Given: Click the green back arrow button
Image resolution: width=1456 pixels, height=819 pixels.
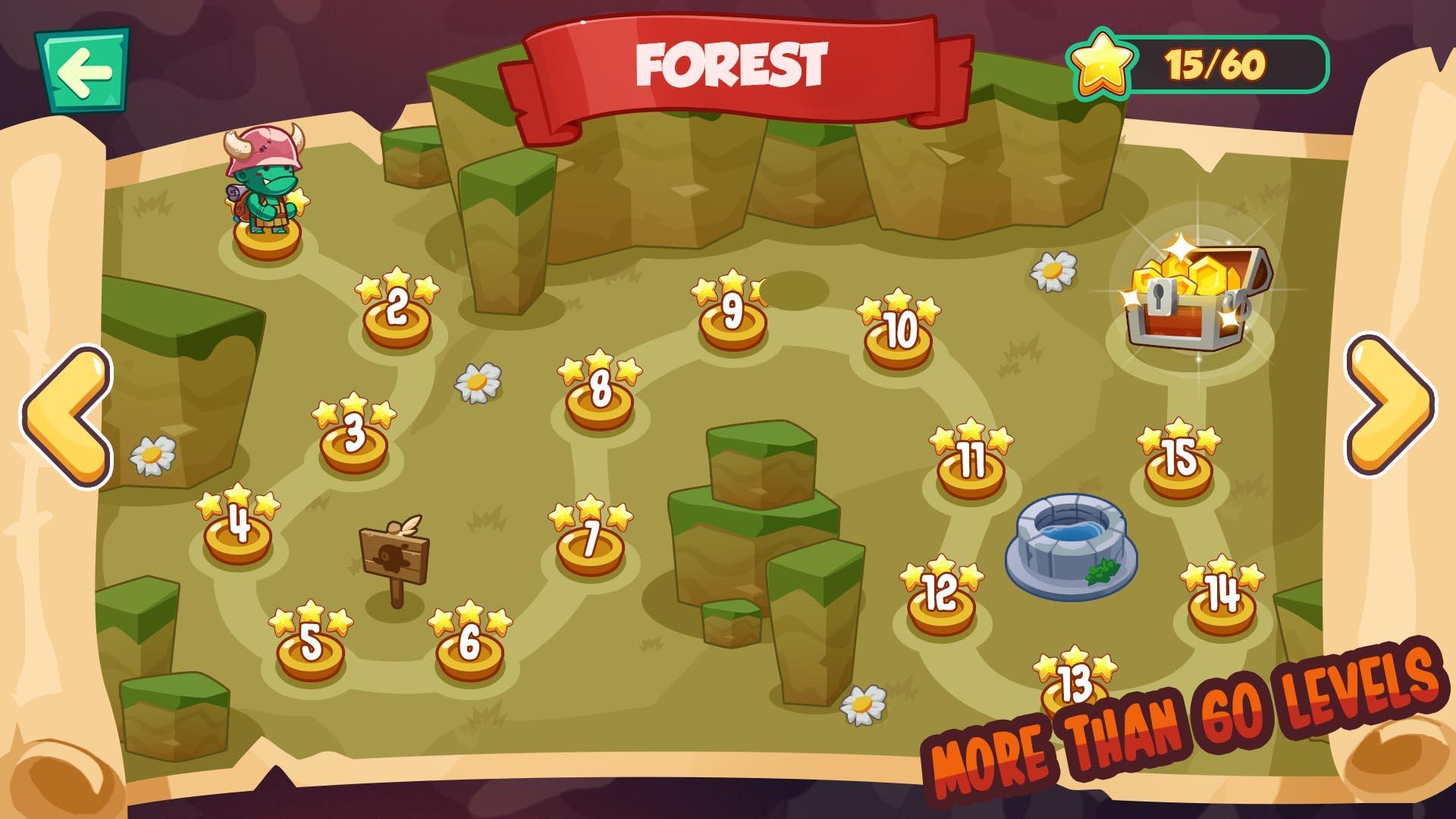Looking at the screenshot, I should [86, 71].
